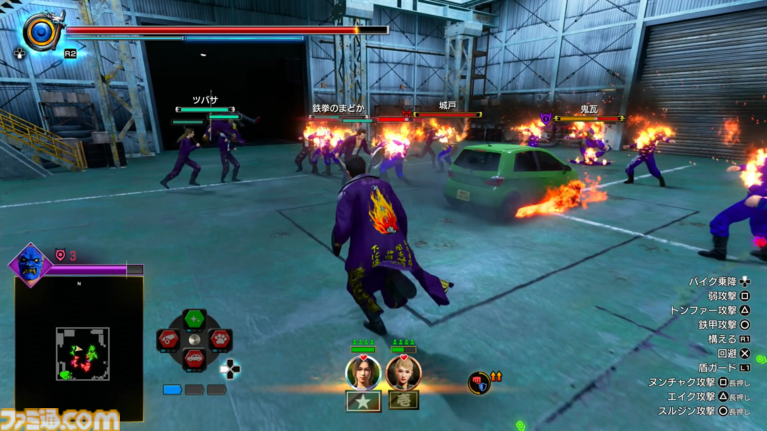Click the white star badge under ally portrait
Viewport: 767px width, 431px height.
[361, 401]
